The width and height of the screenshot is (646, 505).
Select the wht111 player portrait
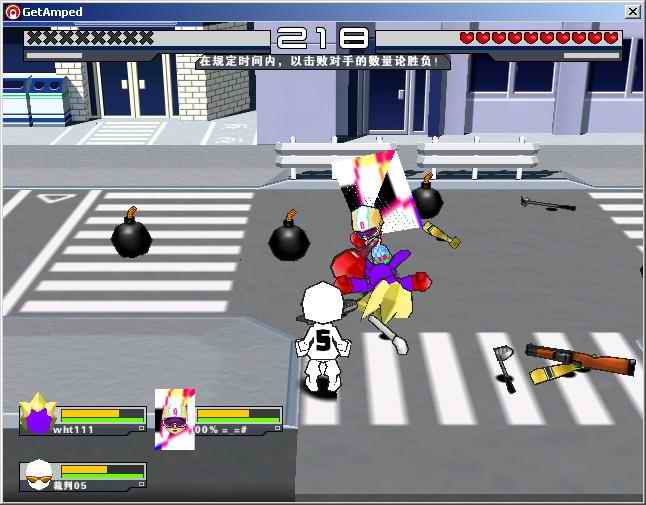(x=38, y=414)
